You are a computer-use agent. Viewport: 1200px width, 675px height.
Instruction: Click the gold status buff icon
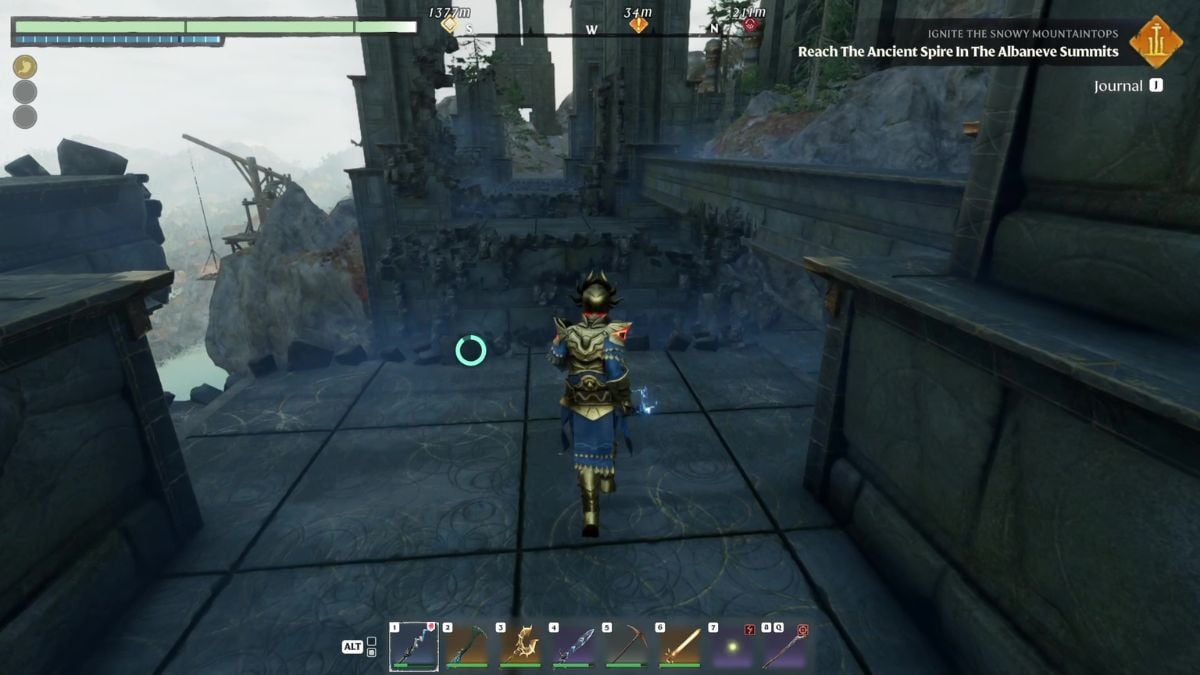pyautogui.click(x=25, y=67)
